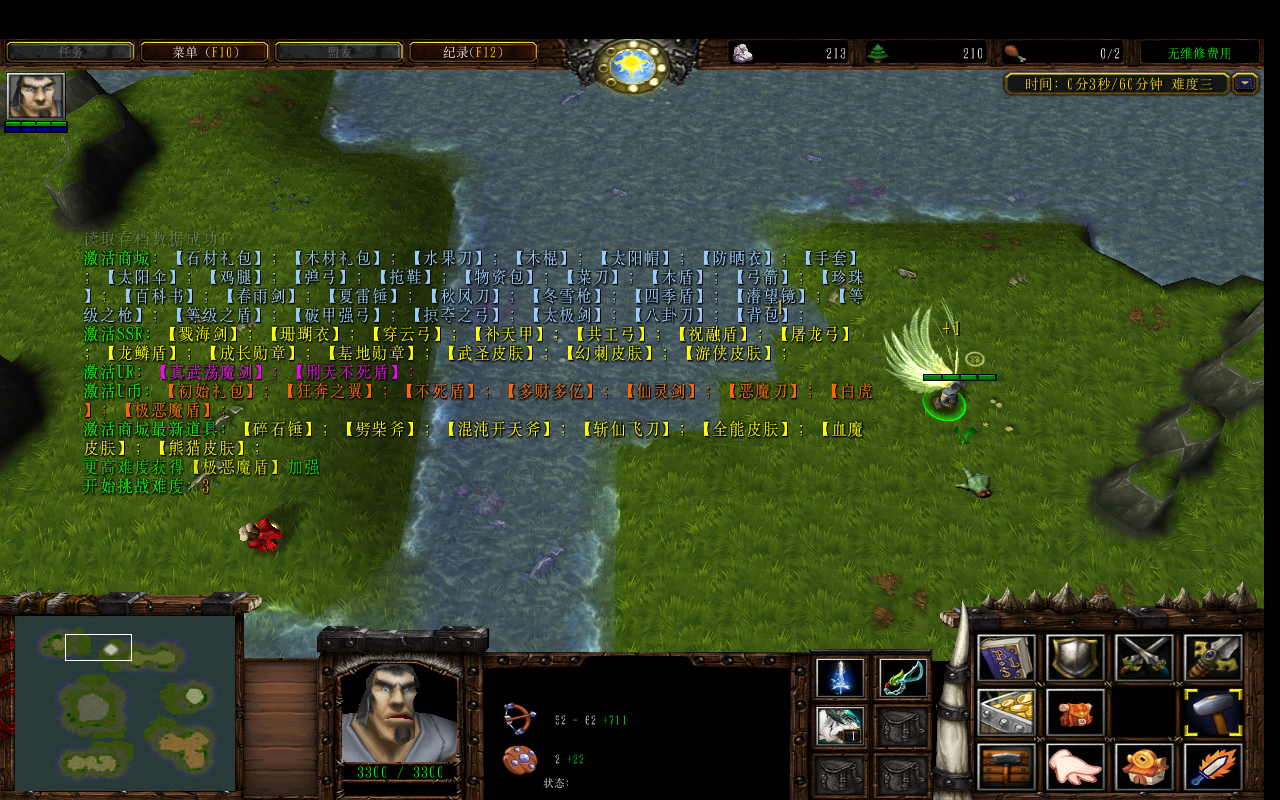Activate the silver shield command
1280x800 pixels.
[x=1076, y=658]
